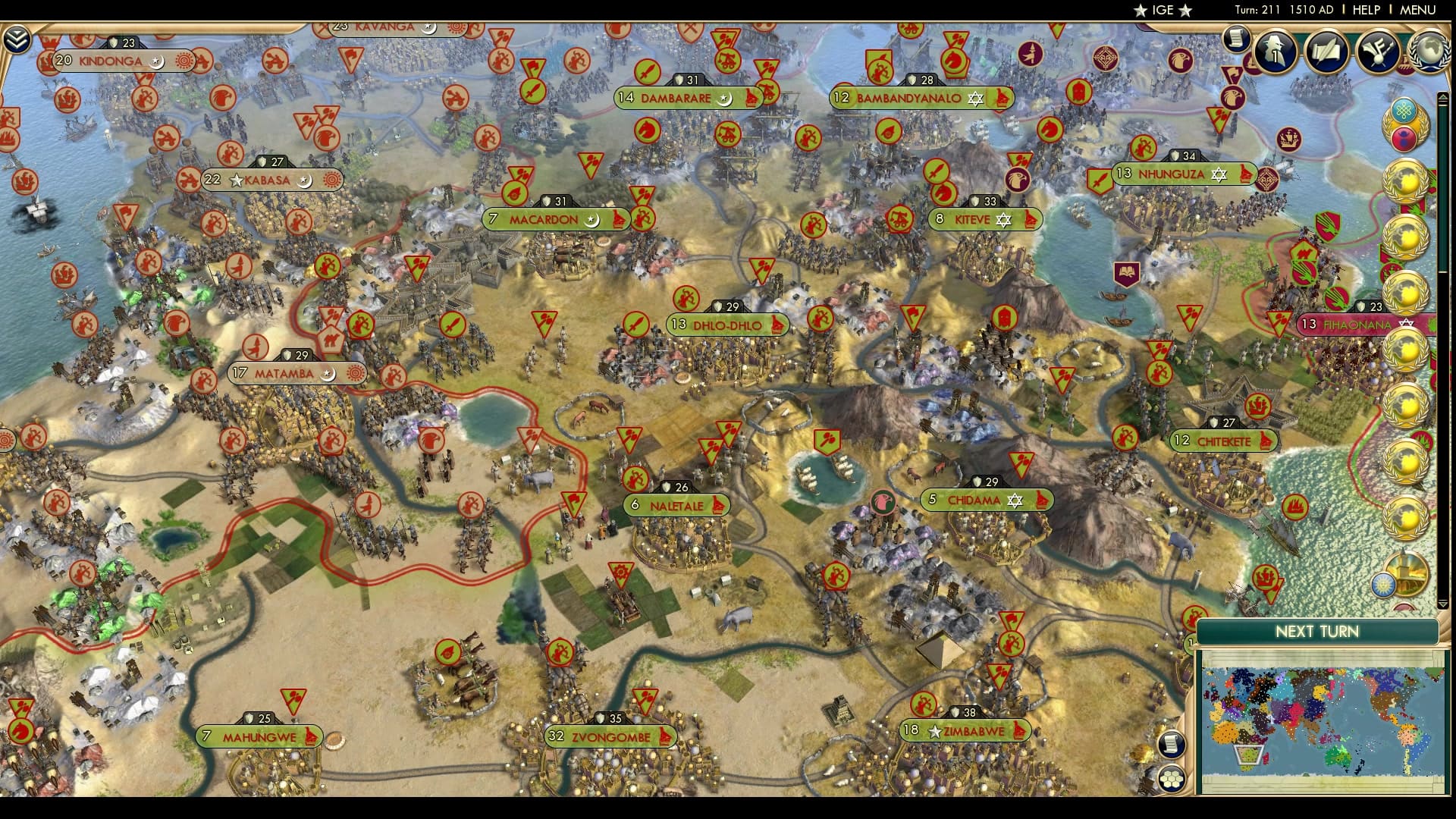Open the espionage screen via spy icon
This screenshot has width=1456, height=819.
coord(1275,50)
